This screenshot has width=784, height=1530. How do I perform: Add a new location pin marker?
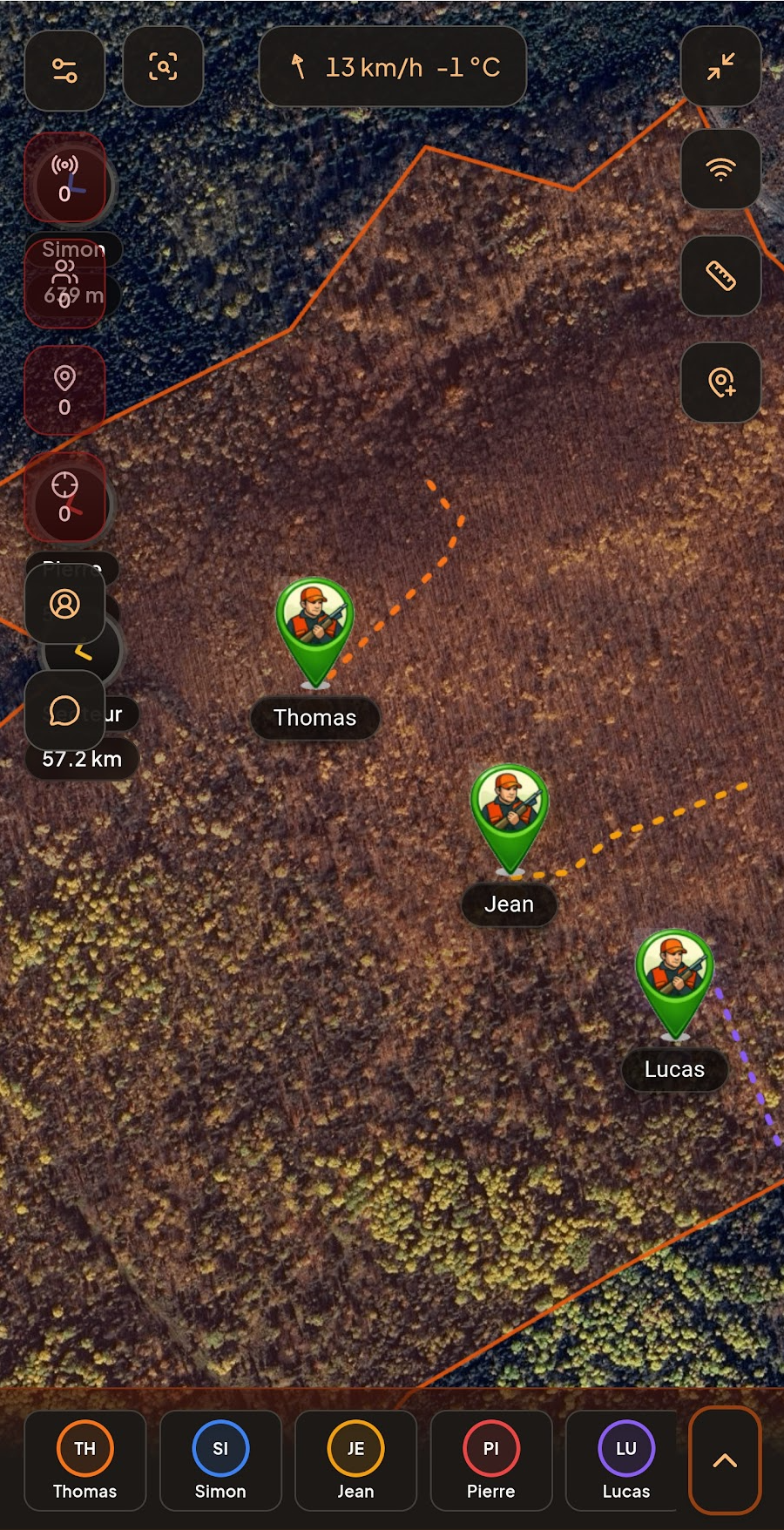720,382
